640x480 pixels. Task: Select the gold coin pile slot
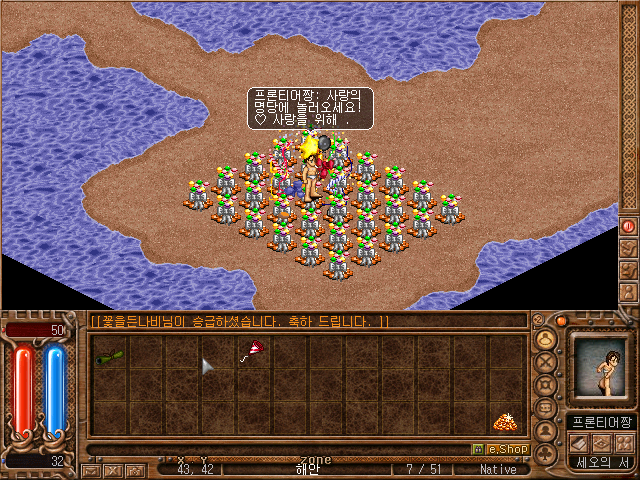coord(505,422)
